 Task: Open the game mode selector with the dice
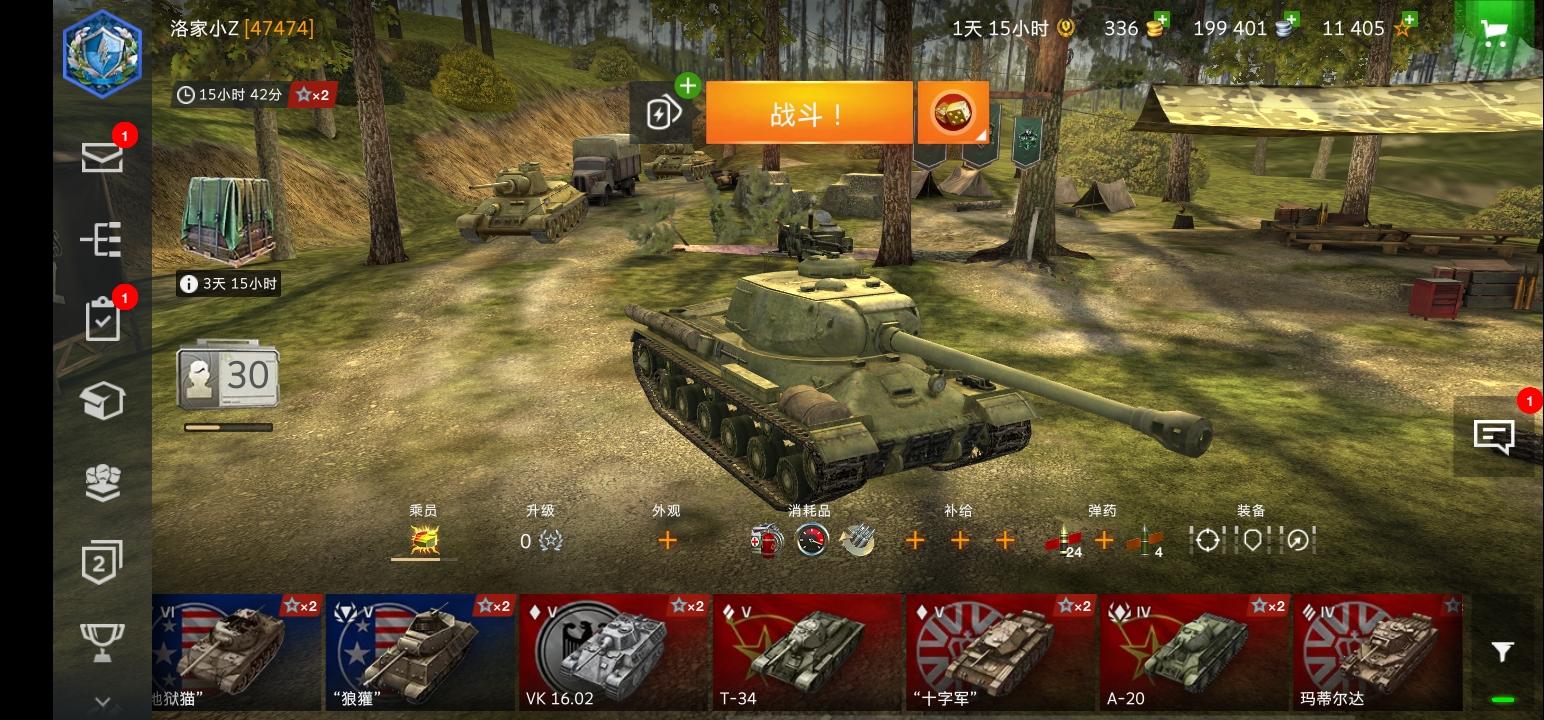950,112
